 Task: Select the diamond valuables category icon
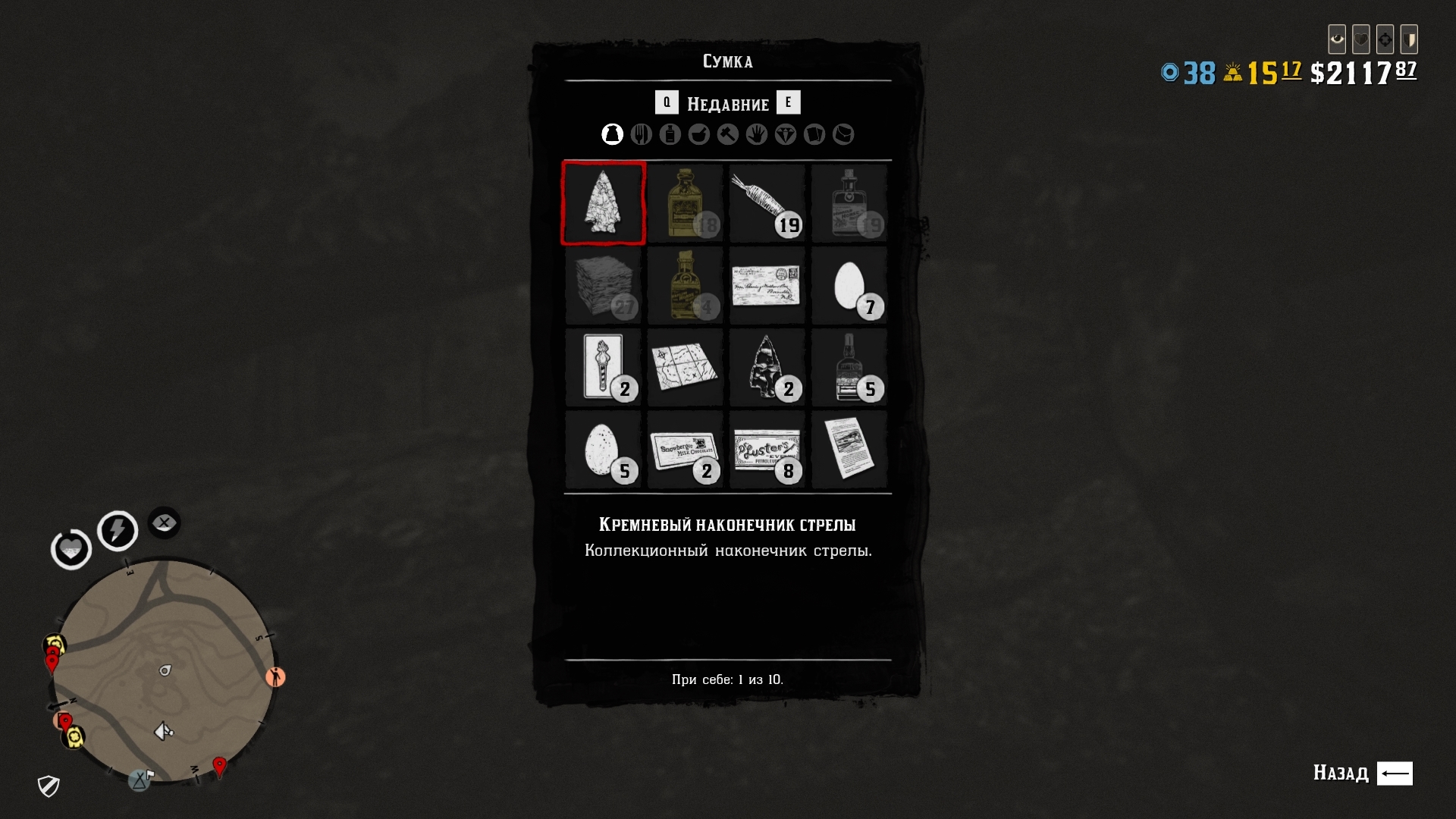(786, 134)
